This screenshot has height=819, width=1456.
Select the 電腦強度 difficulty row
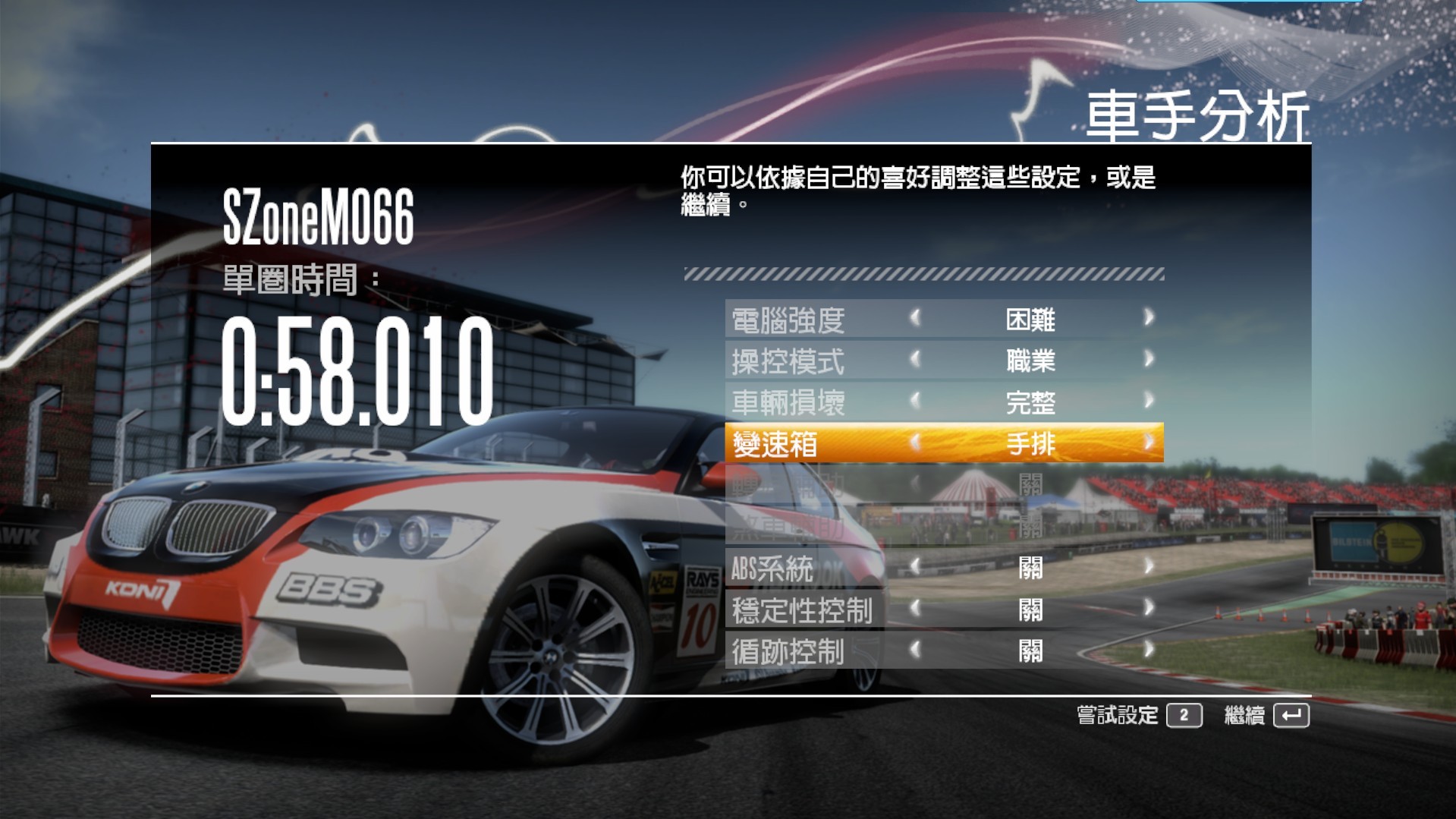pos(789,320)
